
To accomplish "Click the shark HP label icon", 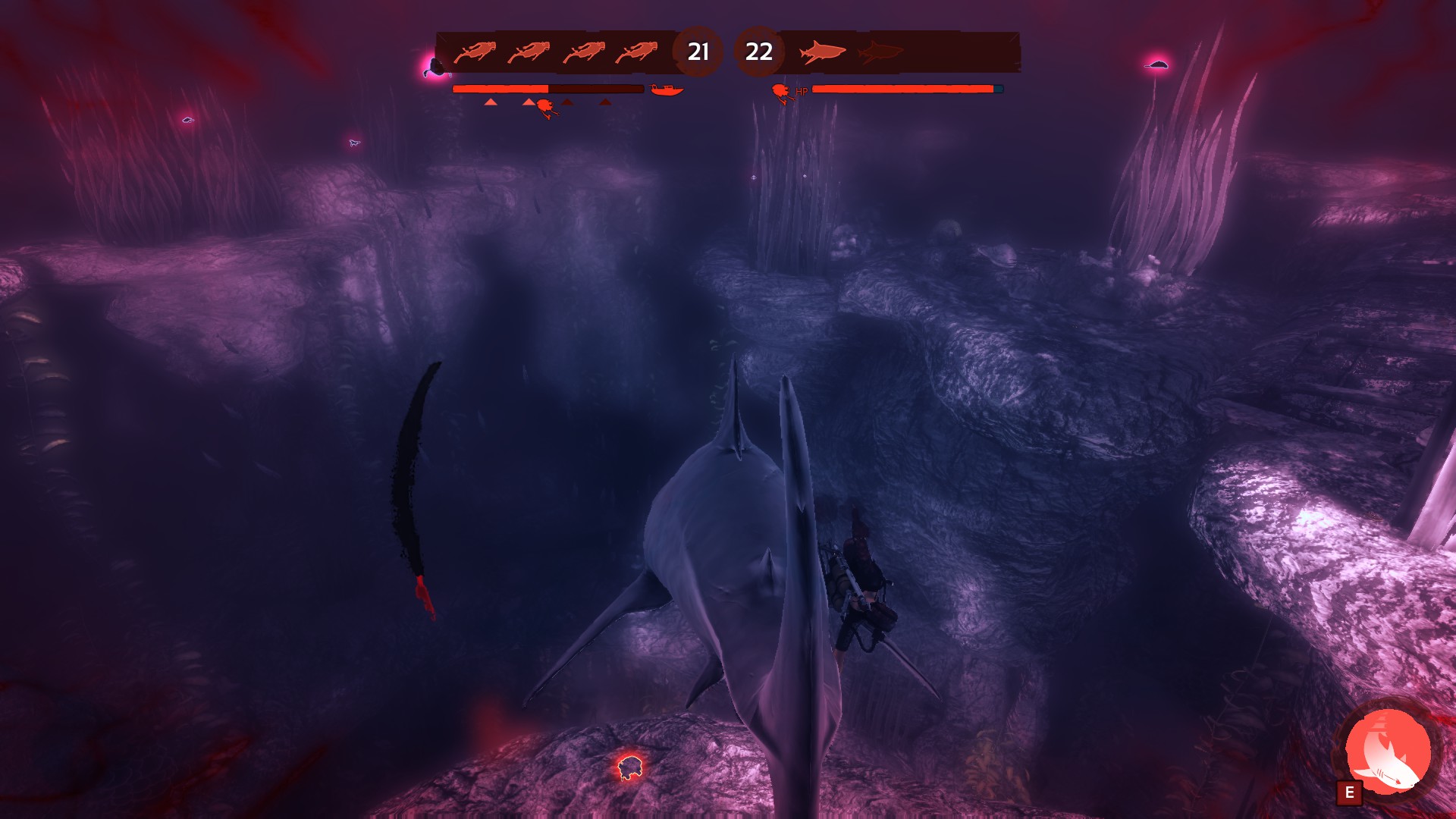I will point(783,89).
